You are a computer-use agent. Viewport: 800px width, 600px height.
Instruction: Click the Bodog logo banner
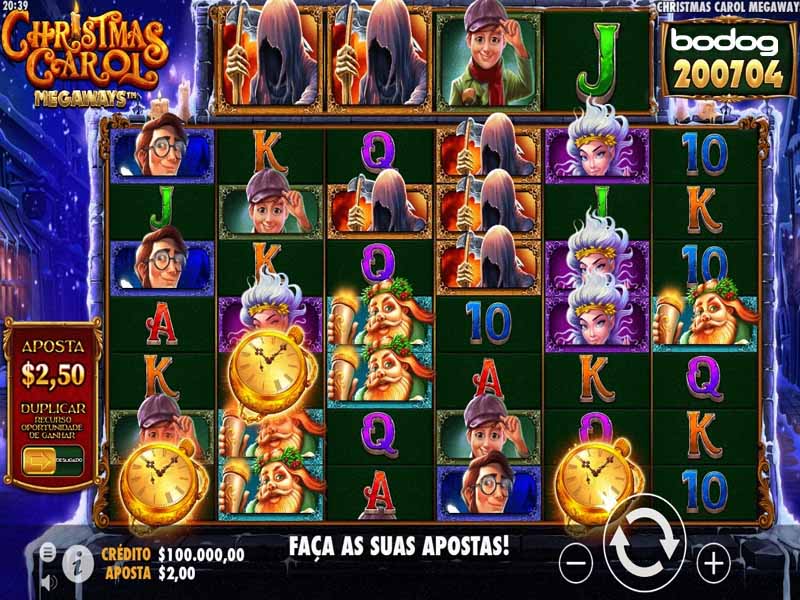pyautogui.click(x=714, y=58)
